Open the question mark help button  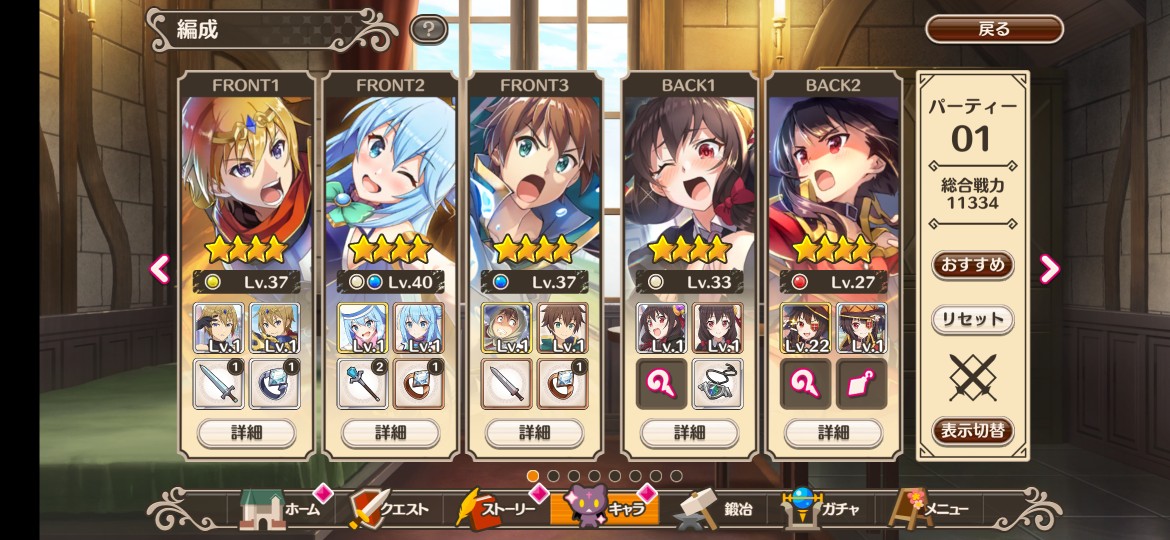click(x=429, y=29)
